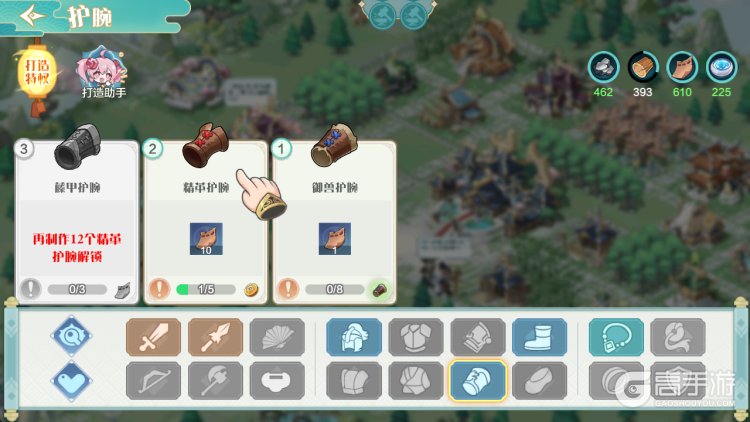Choose the folding fan category

point(277,337)
